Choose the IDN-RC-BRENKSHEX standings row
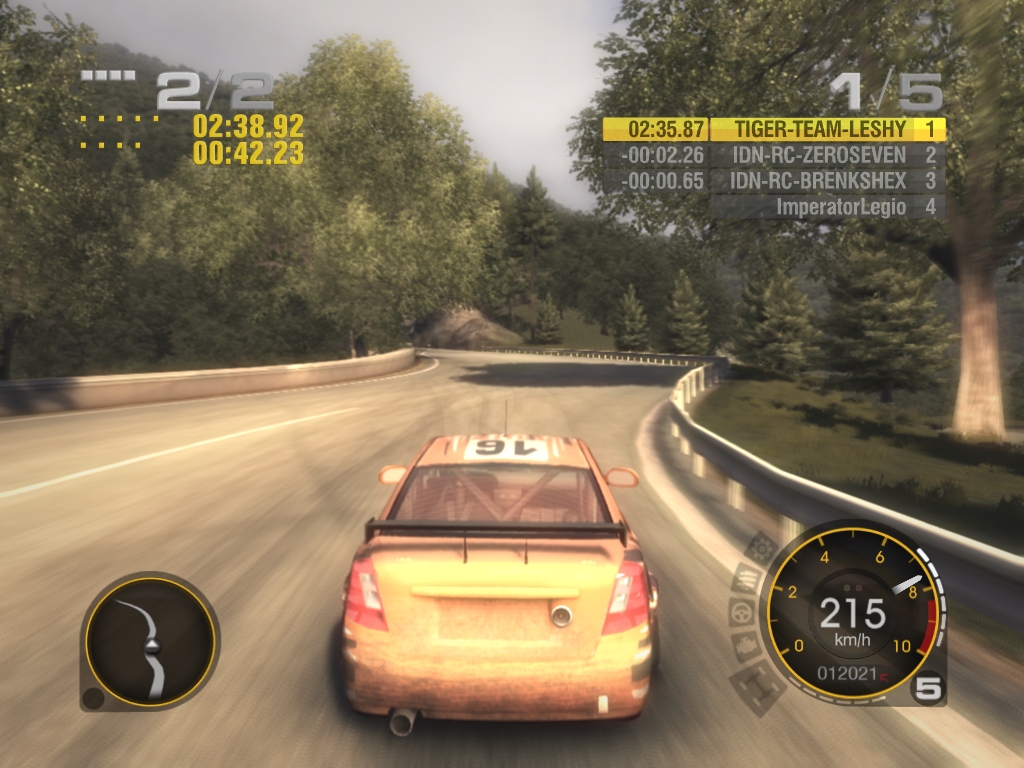The width and height of the screenshot is (1024, 768). tap(774, 181)
